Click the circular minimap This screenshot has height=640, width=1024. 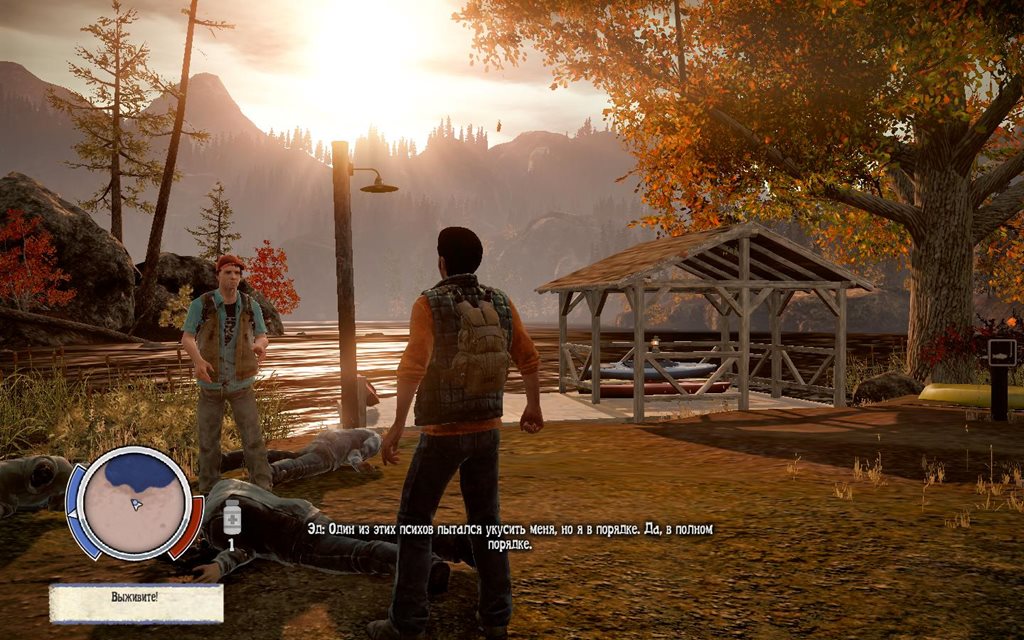tap(135, 500)
